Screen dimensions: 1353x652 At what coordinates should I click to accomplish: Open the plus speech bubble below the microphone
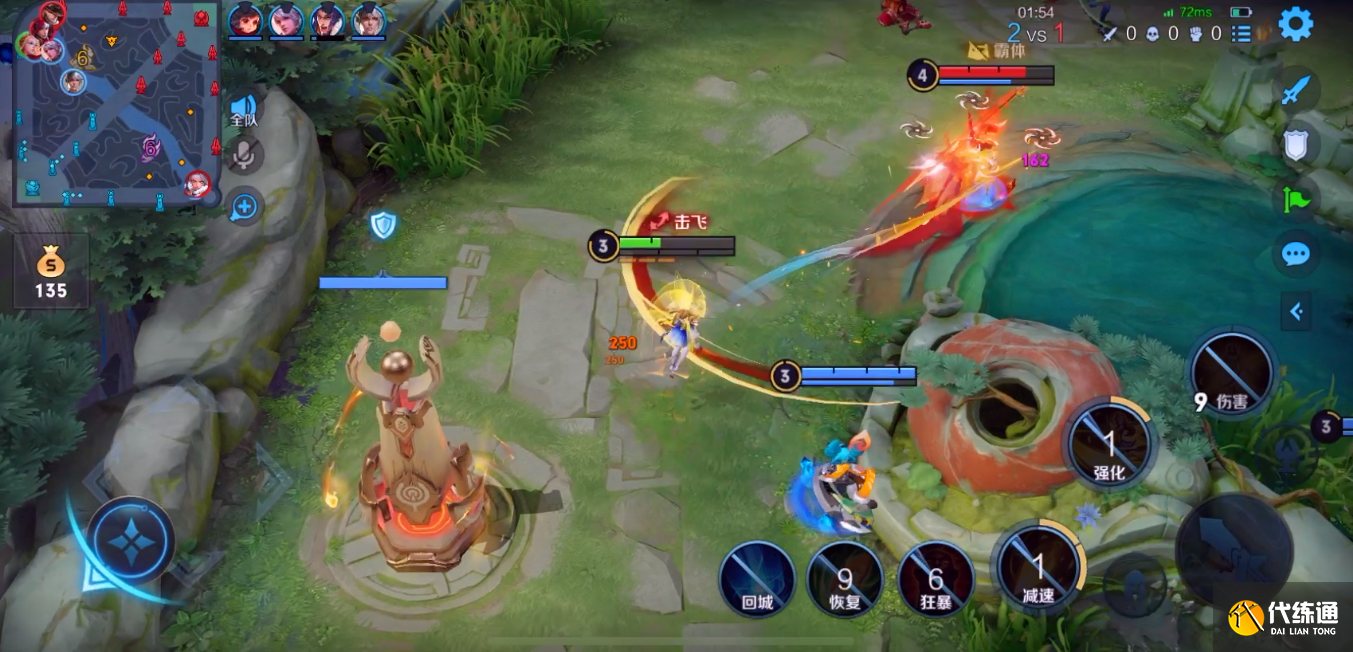click(244, 207)
